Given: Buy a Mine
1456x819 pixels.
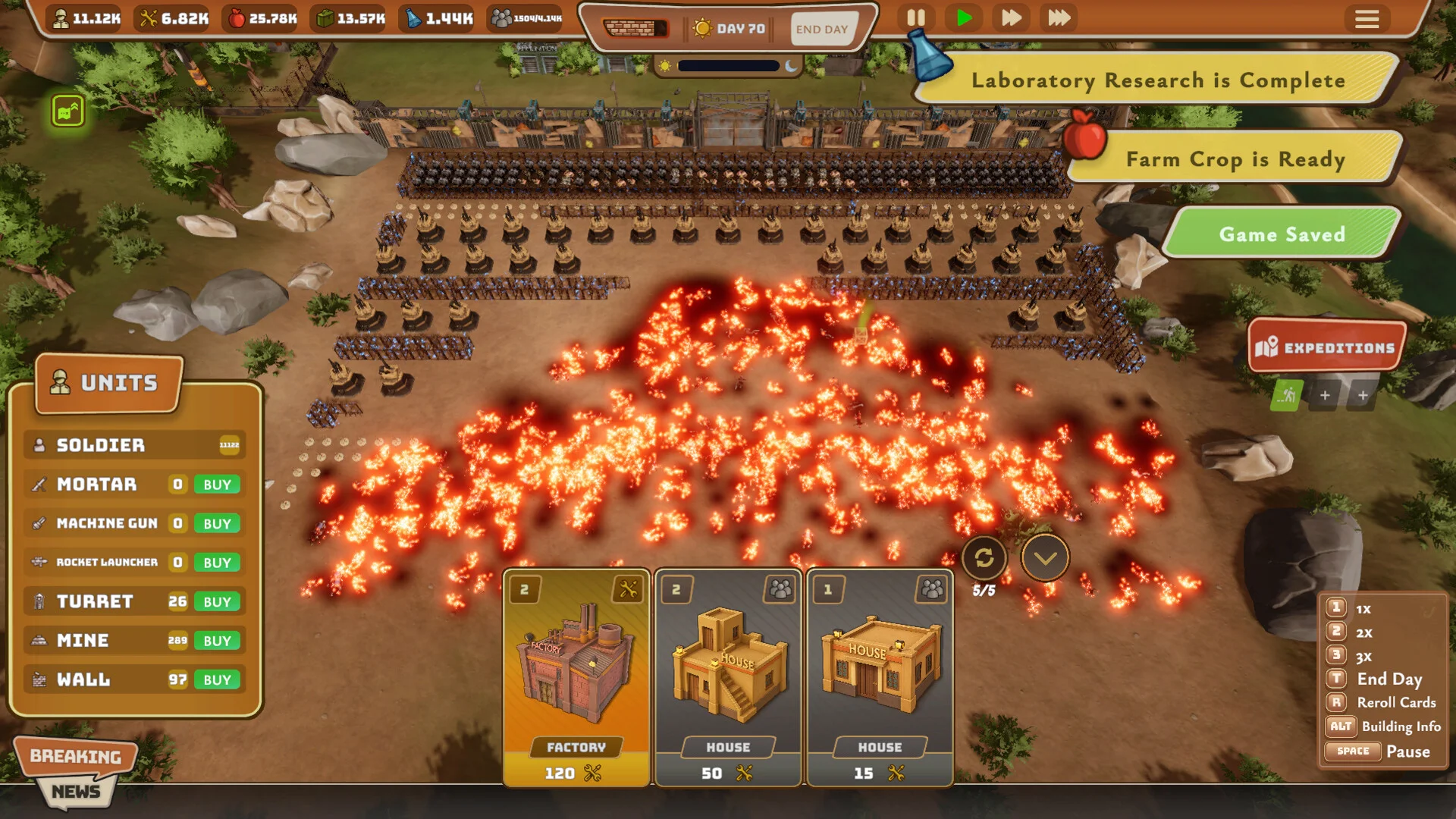Looking at the screenshot, I should pyautogui.click(x=217, y=641).
